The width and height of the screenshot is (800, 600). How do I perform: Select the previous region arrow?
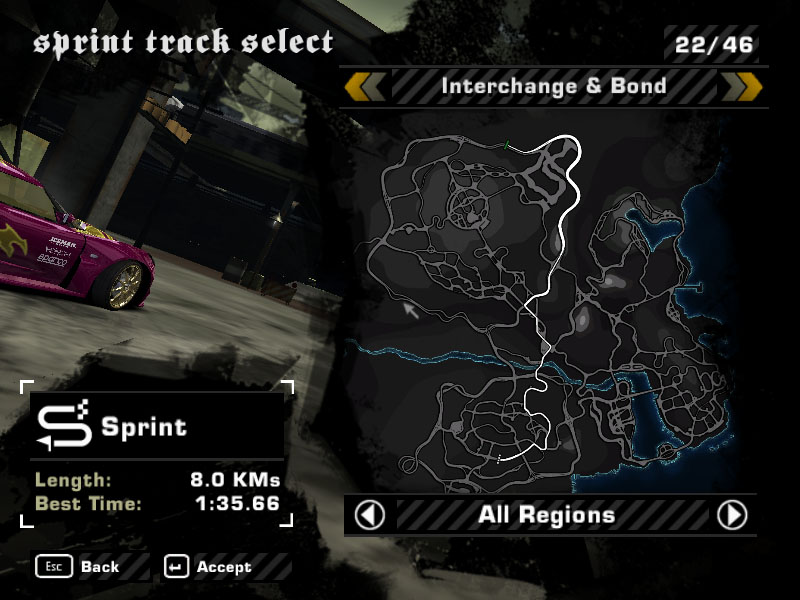tap(370, 515)
